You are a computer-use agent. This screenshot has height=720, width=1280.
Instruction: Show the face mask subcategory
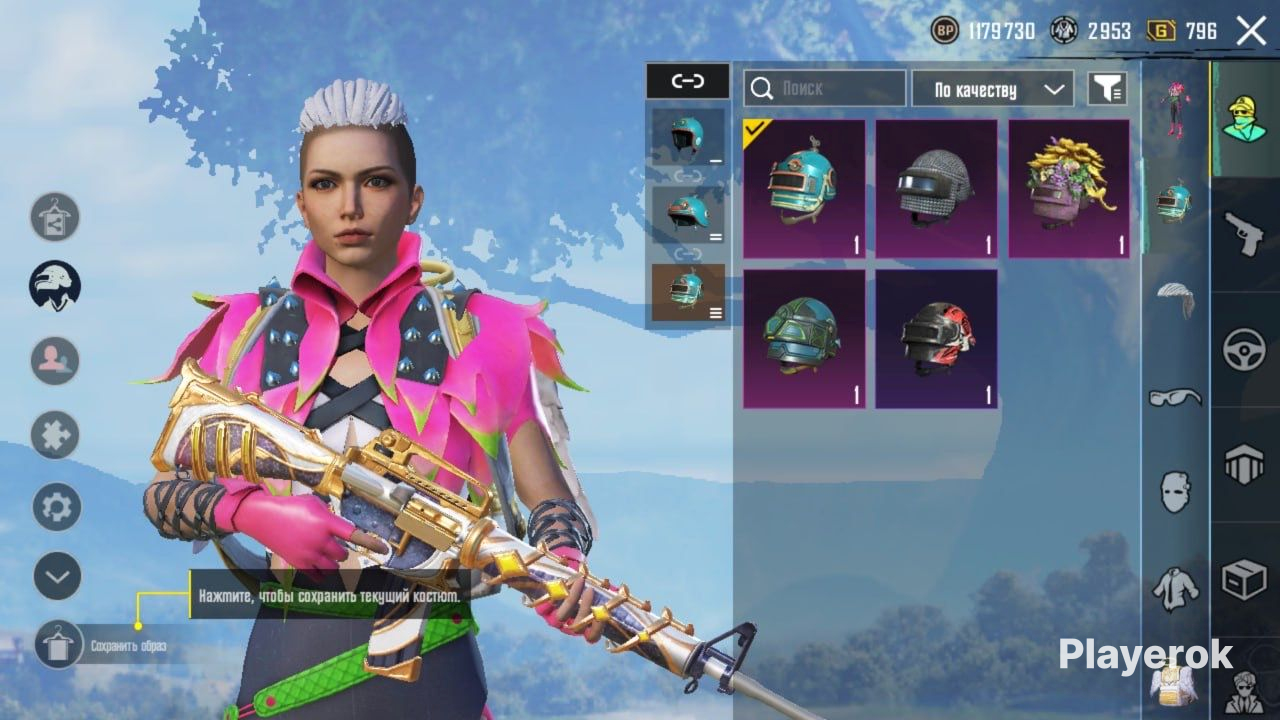pyautogui.click(x=1175, y=492)
